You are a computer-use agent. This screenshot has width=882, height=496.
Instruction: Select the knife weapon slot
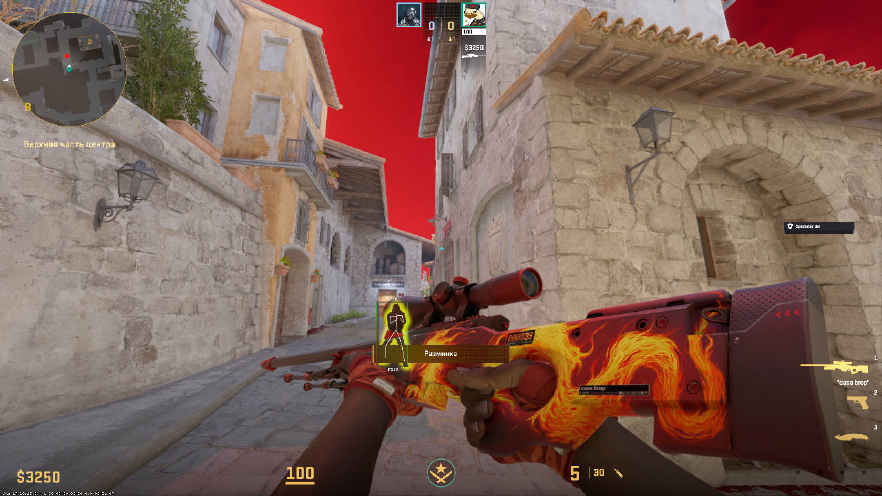tap(852, 437)
